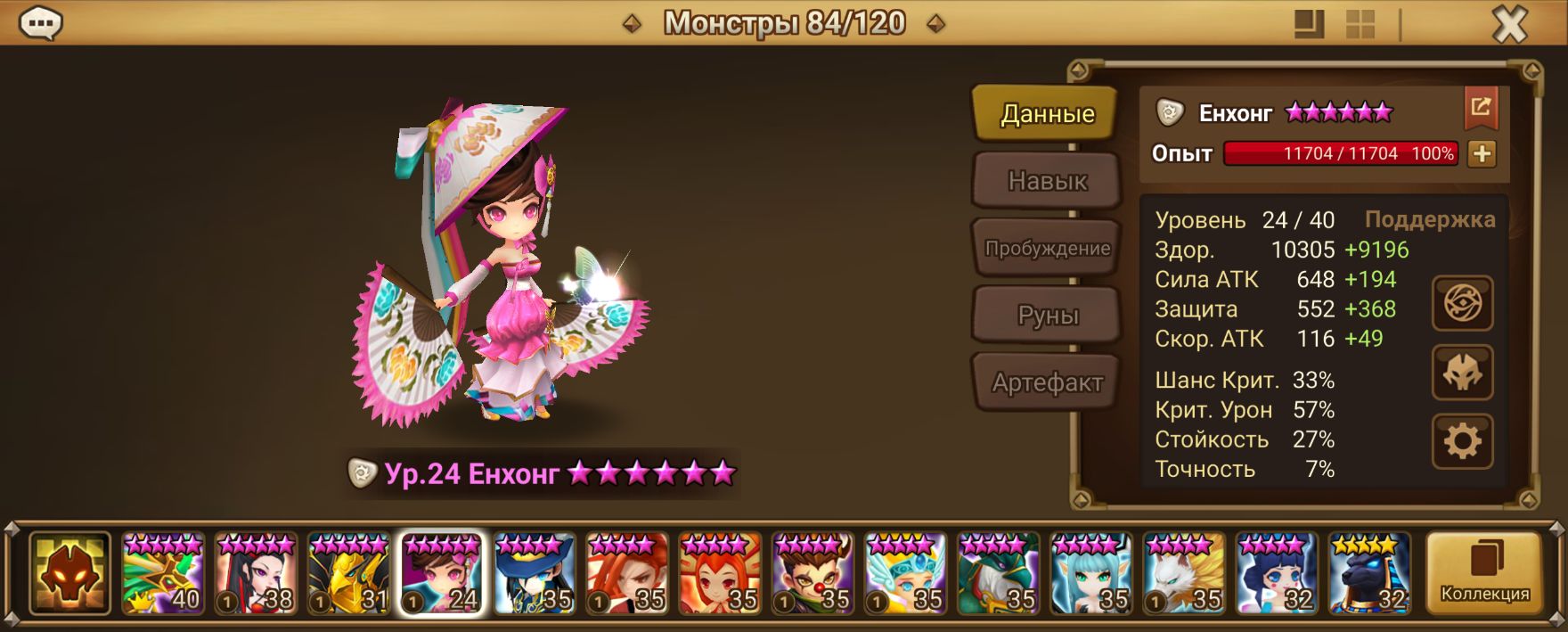Choose the level 38 dark-haired monster

click(x=256, y=573)
